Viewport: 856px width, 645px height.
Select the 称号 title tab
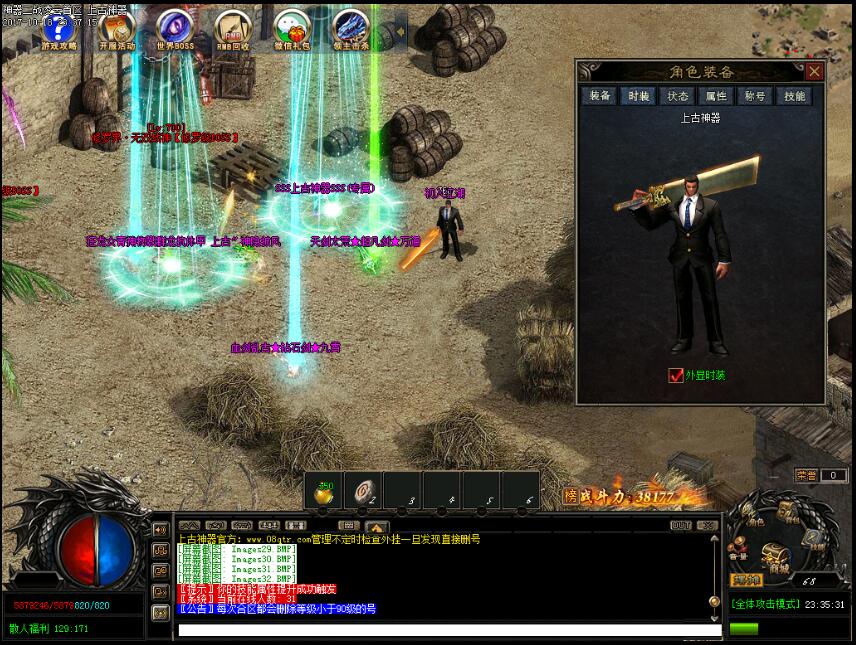(x=755, y=96)
